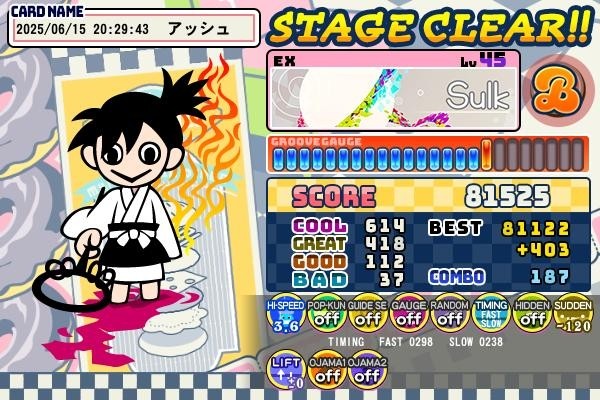Click the LIFT option icon
The image size is (600, 400).
point(285,370)
